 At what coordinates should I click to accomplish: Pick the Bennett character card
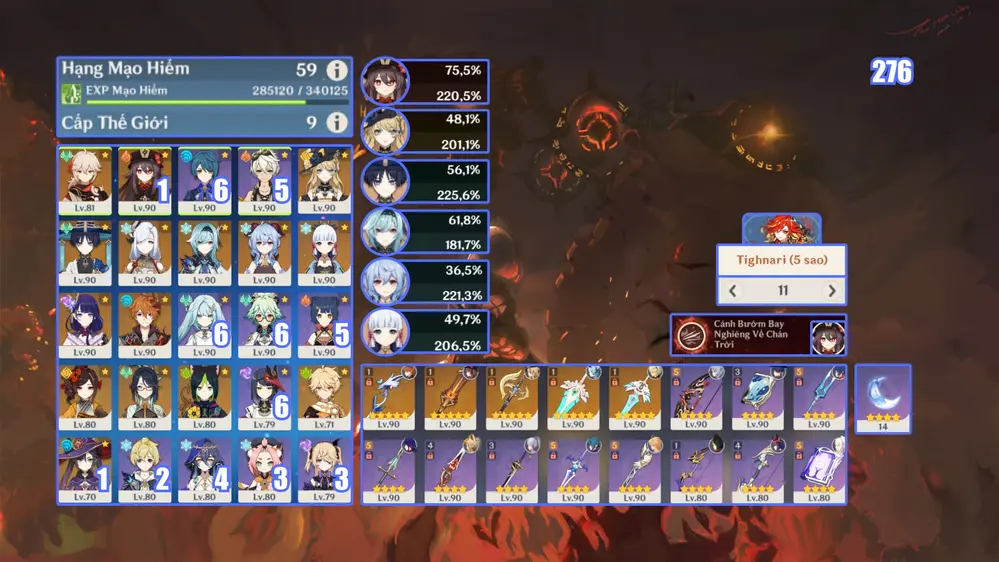pyautogui.click(x=264, y=180)
